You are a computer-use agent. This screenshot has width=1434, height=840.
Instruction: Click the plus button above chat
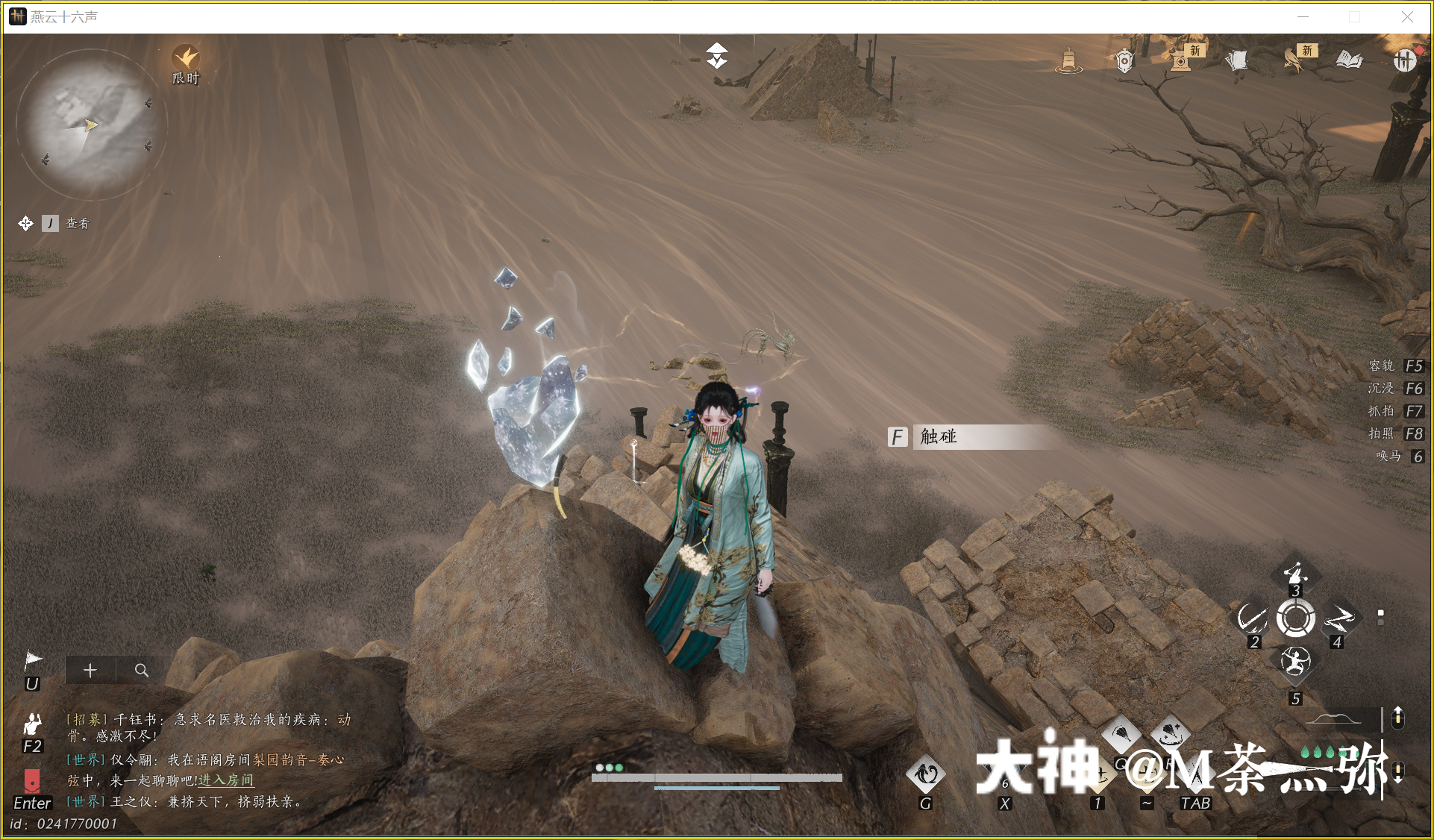click(x=90, y=670)
